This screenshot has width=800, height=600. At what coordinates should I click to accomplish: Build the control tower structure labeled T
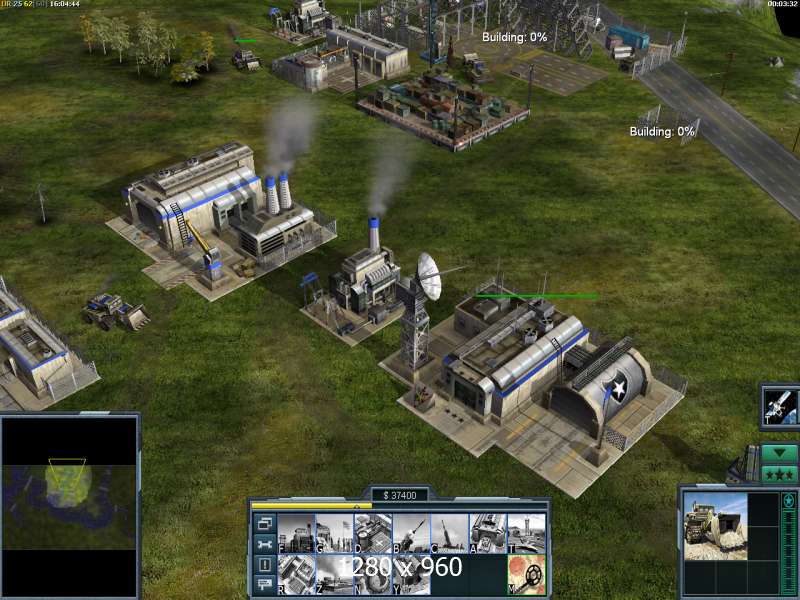click(526, 533)
